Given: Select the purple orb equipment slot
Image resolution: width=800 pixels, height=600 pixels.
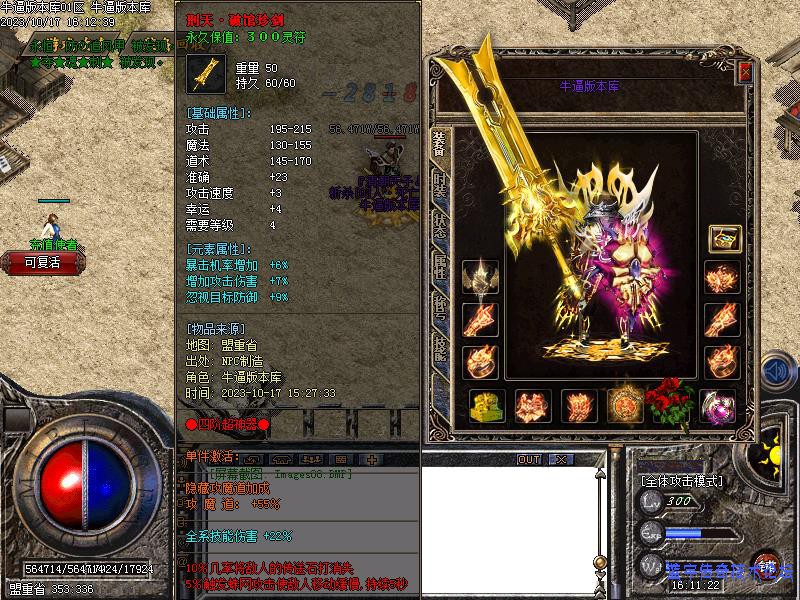Looking at the screenshot, I should (718, 406).
